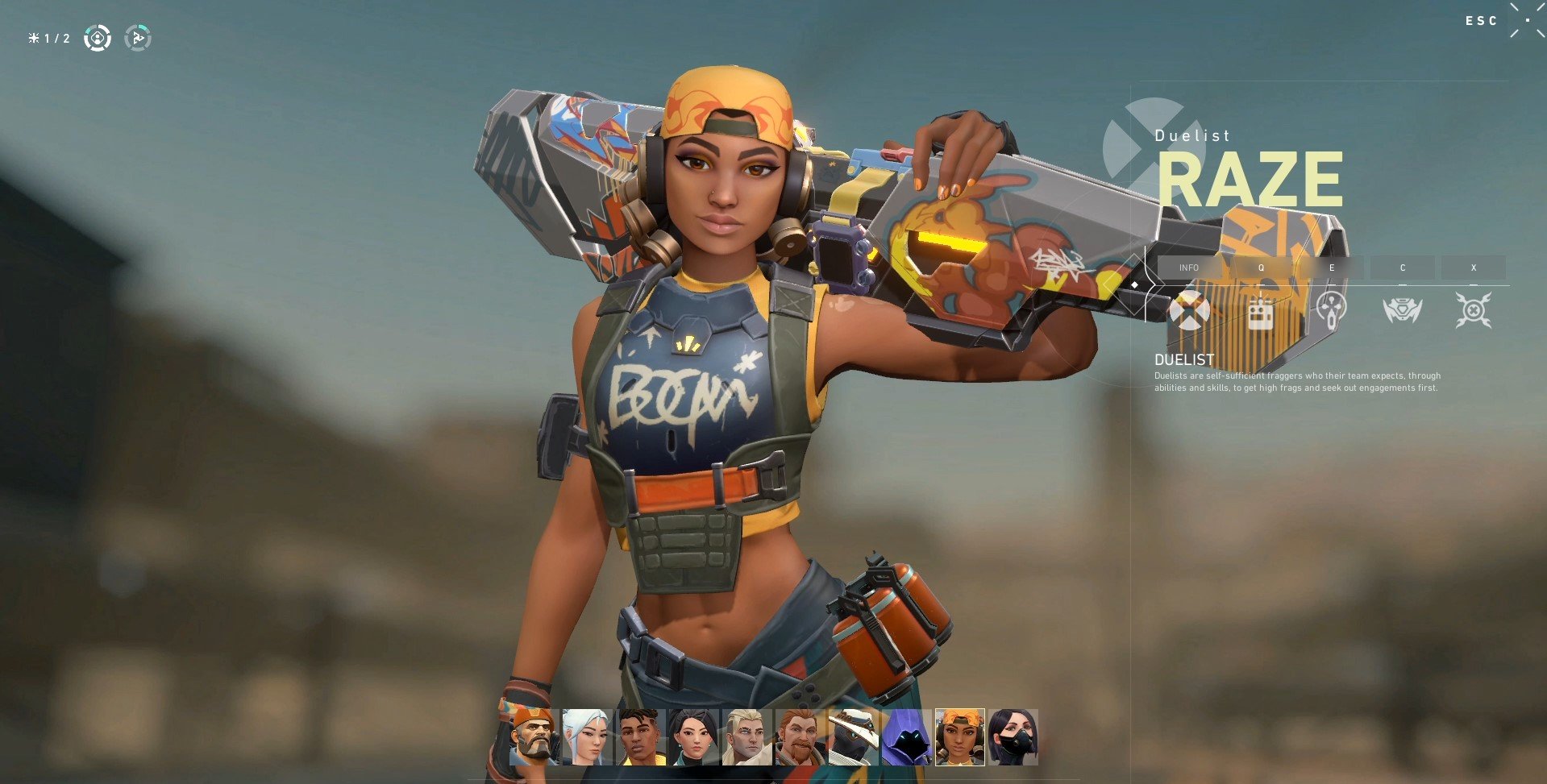1547x784 pixels.
Task: Select Cypher's thumbnail in agent bar
Action: coord(853,739)
